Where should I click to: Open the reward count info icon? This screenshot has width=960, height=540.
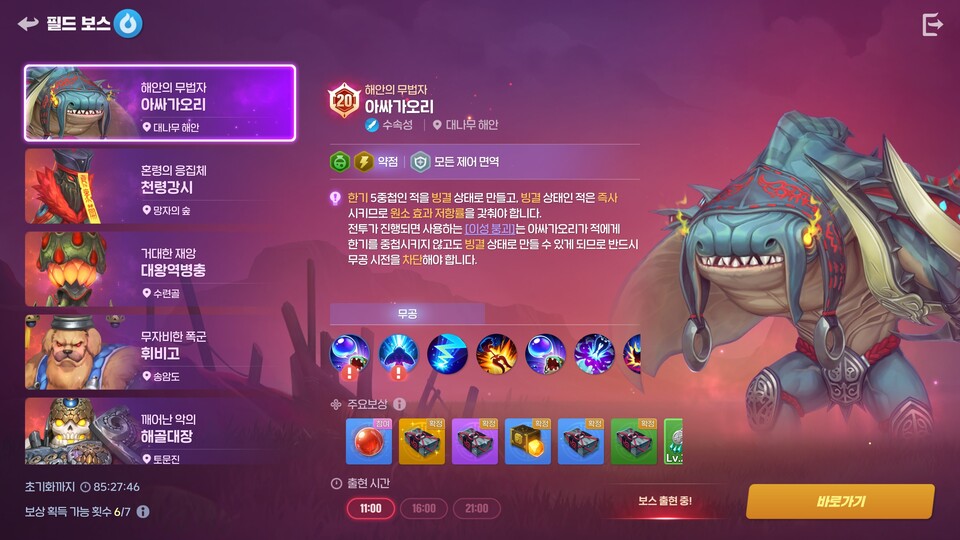(x=143, y=512)
